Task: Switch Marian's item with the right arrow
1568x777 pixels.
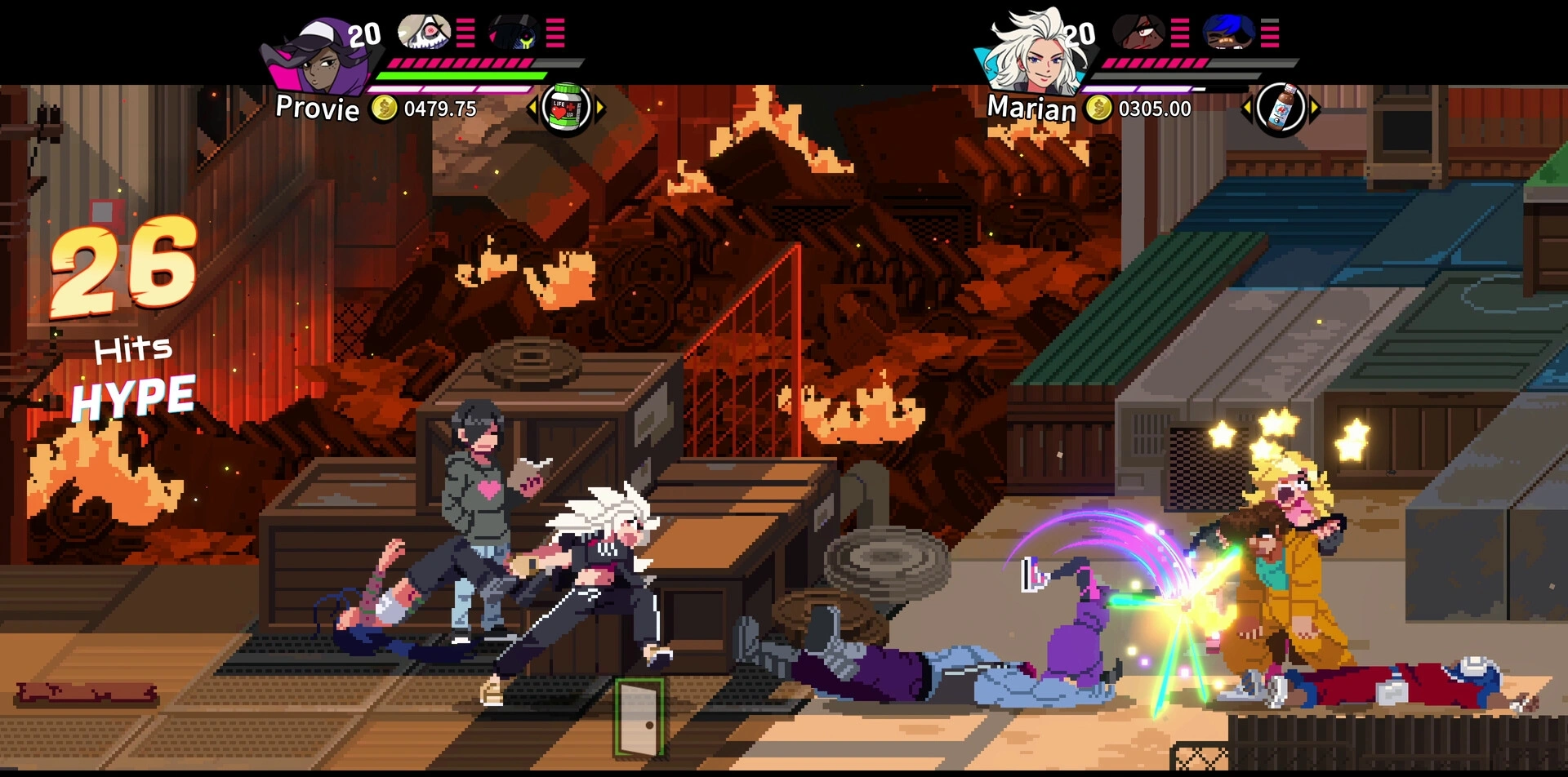Action: [1315, 108]
